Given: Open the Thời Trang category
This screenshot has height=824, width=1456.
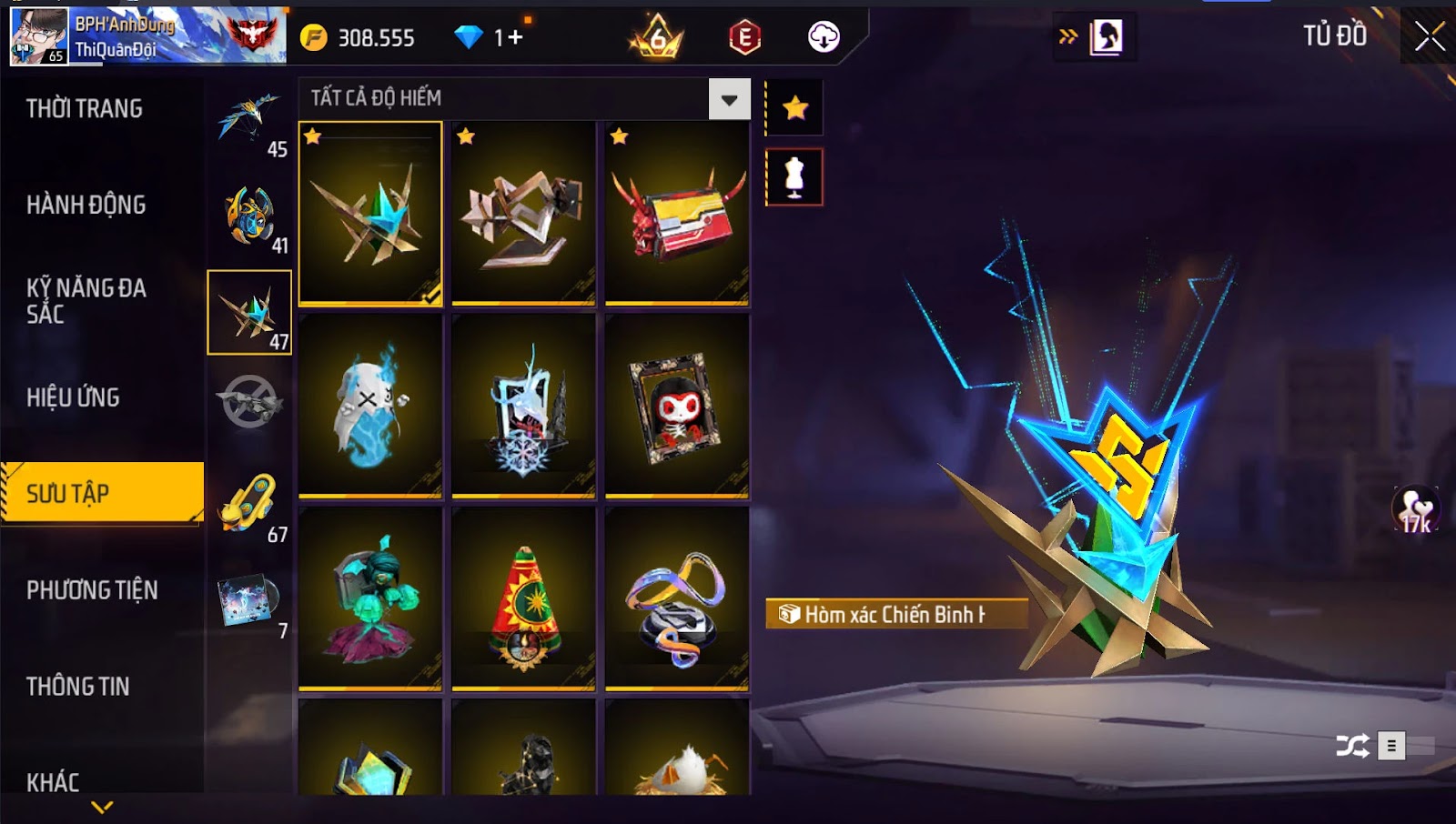Looking at the screenshot, I should click(85, 109).
